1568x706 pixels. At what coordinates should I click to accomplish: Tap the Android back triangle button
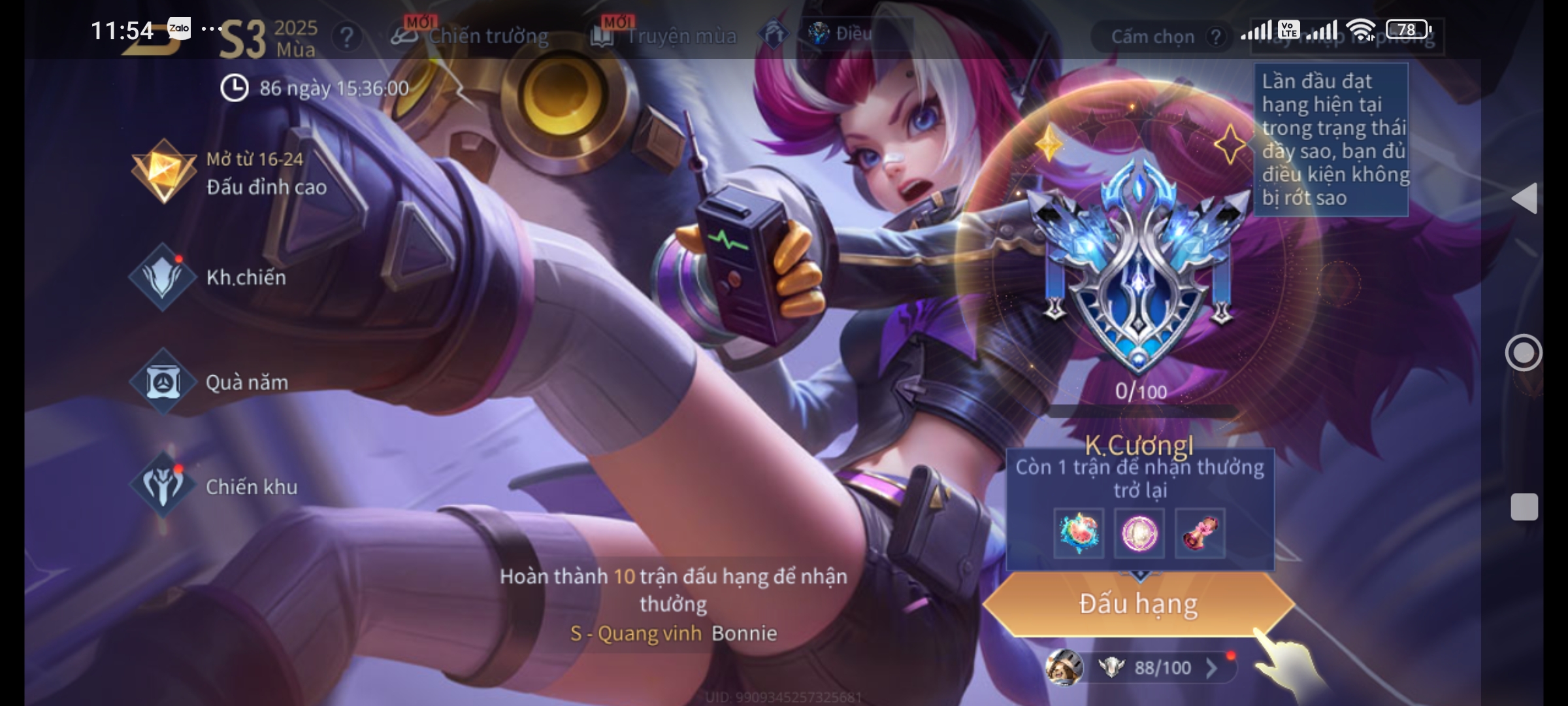click(1524, 198)
